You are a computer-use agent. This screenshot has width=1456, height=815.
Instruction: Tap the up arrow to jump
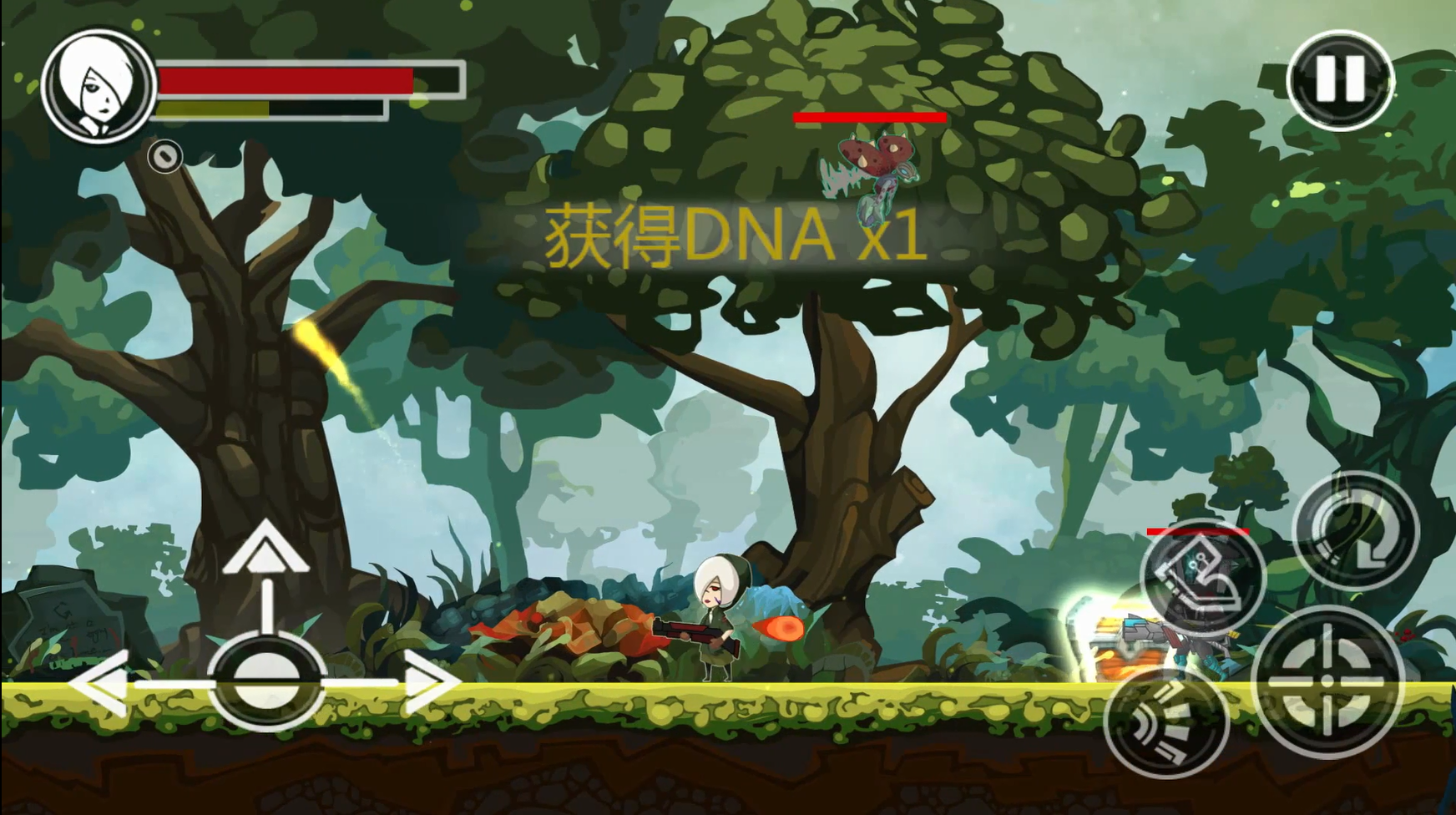pyautogui.click(x=265, y=549)
